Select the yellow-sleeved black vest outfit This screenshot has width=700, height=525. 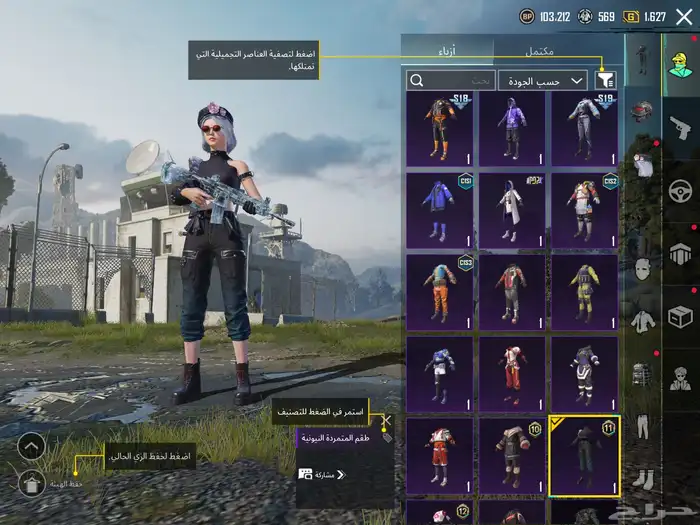584,293
